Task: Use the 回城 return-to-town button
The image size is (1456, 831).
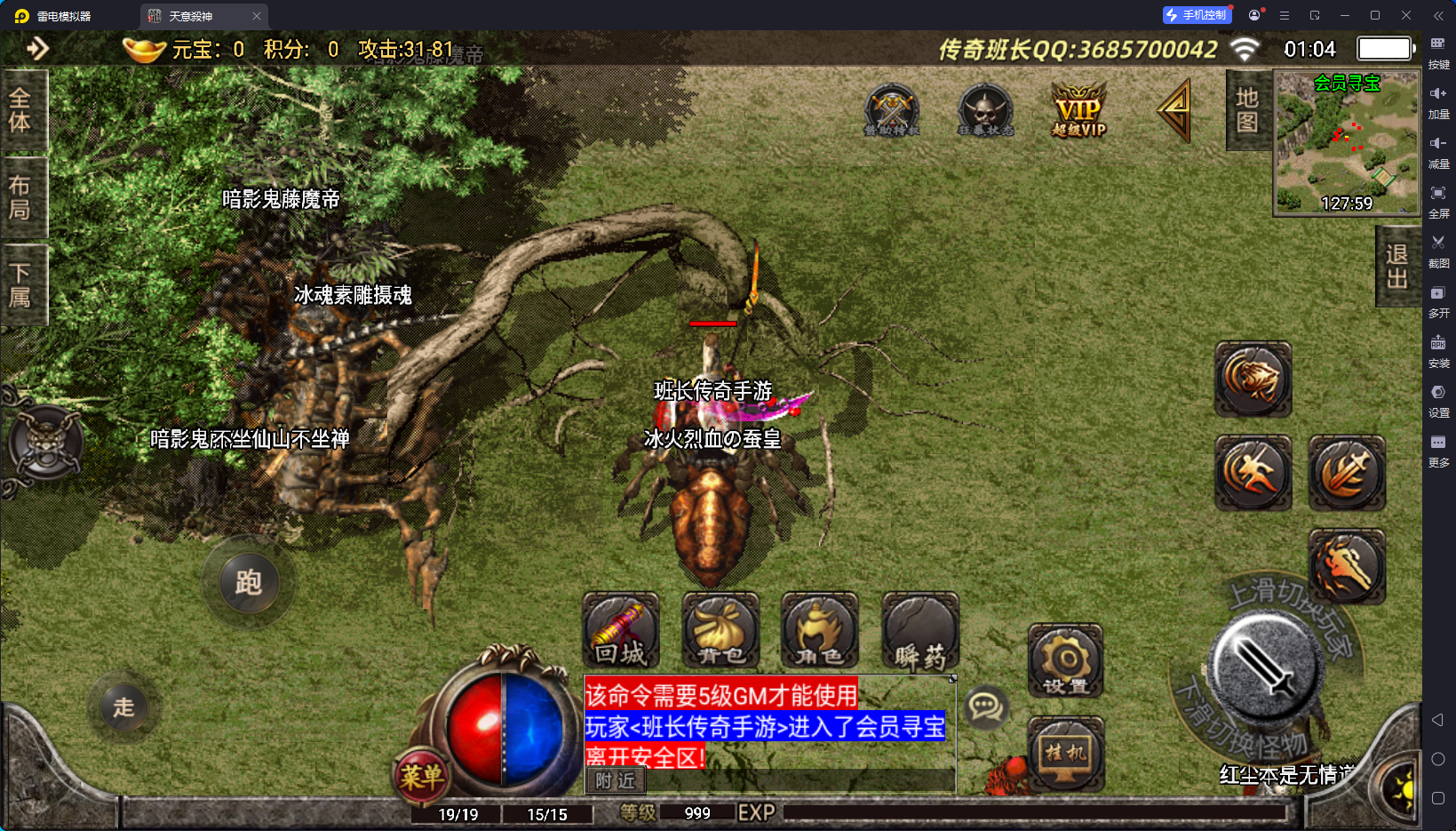Action: click(621, 630)
